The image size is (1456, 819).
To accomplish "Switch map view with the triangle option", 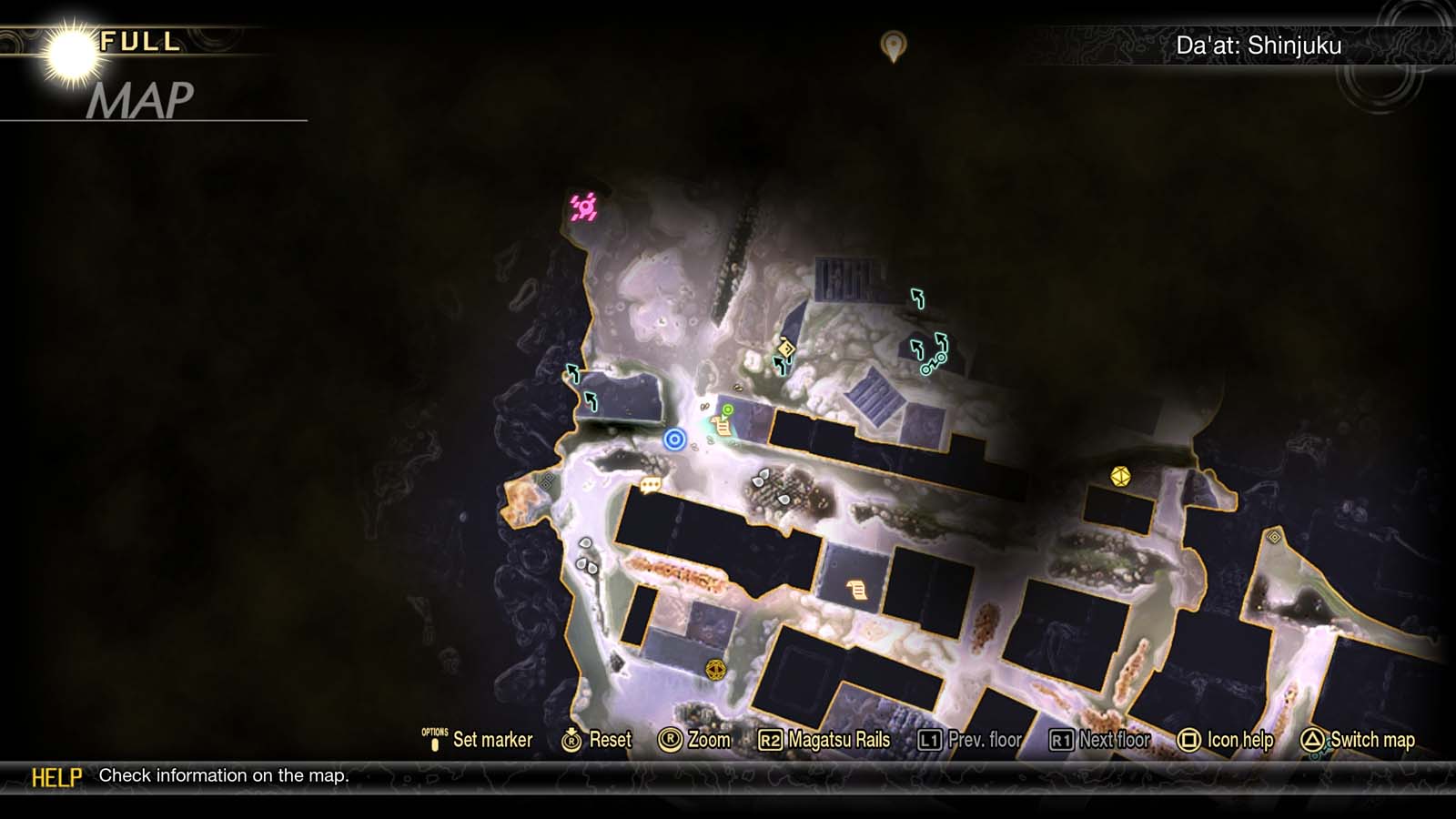I will coord(1361,741).
